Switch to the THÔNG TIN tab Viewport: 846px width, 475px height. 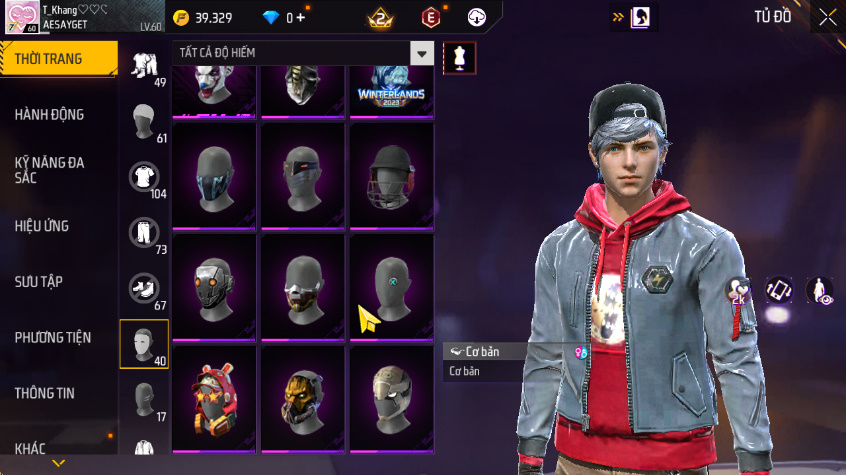click(x=44, y=393)
